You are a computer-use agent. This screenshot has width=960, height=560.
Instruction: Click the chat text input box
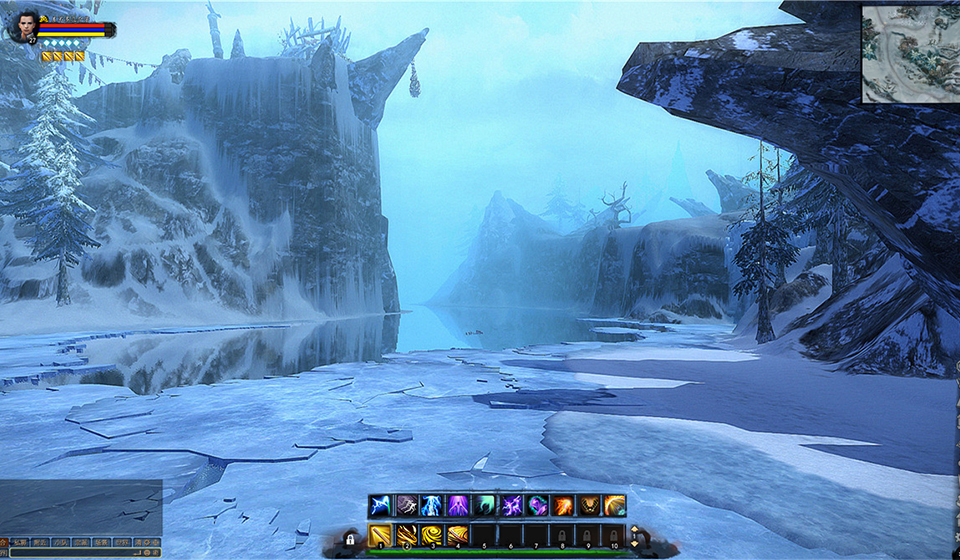(x=70, y=551)
